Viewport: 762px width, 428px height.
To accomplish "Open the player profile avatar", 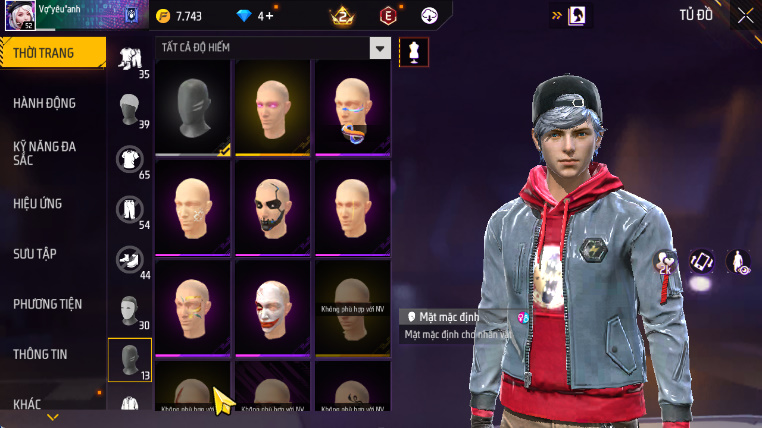I will (20, 16).
